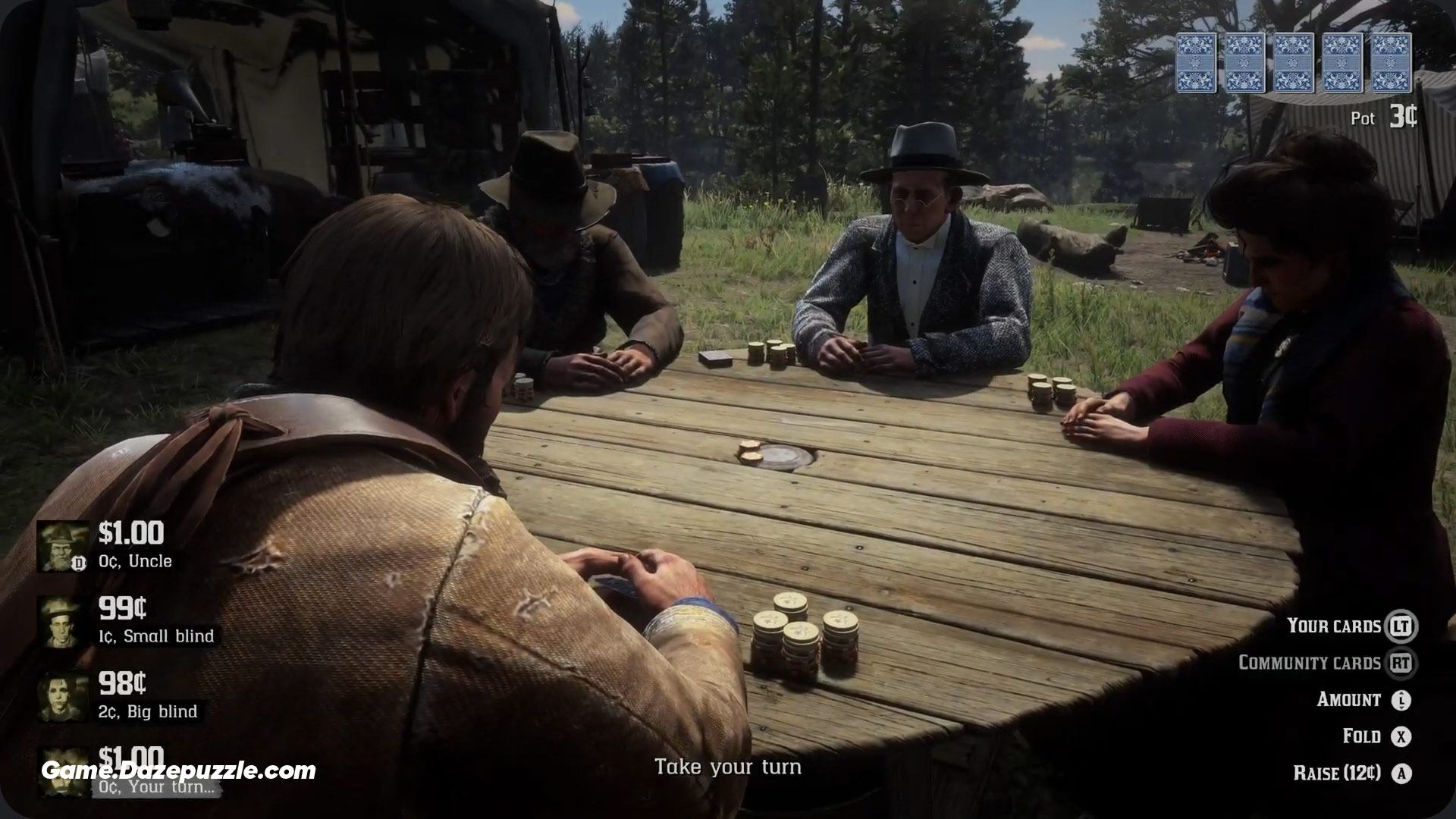Click the last card back in the row
Screen dimensions: 1456x819
click(1392, 64)
